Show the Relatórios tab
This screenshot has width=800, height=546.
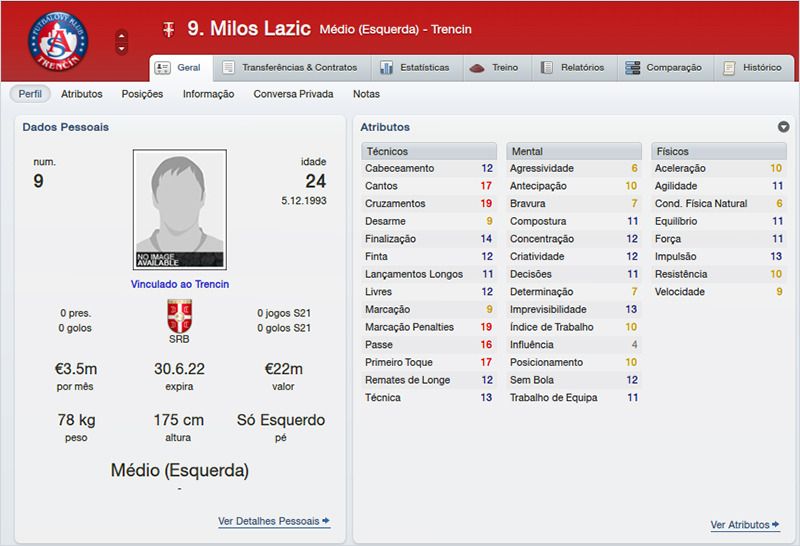[573, 68]
